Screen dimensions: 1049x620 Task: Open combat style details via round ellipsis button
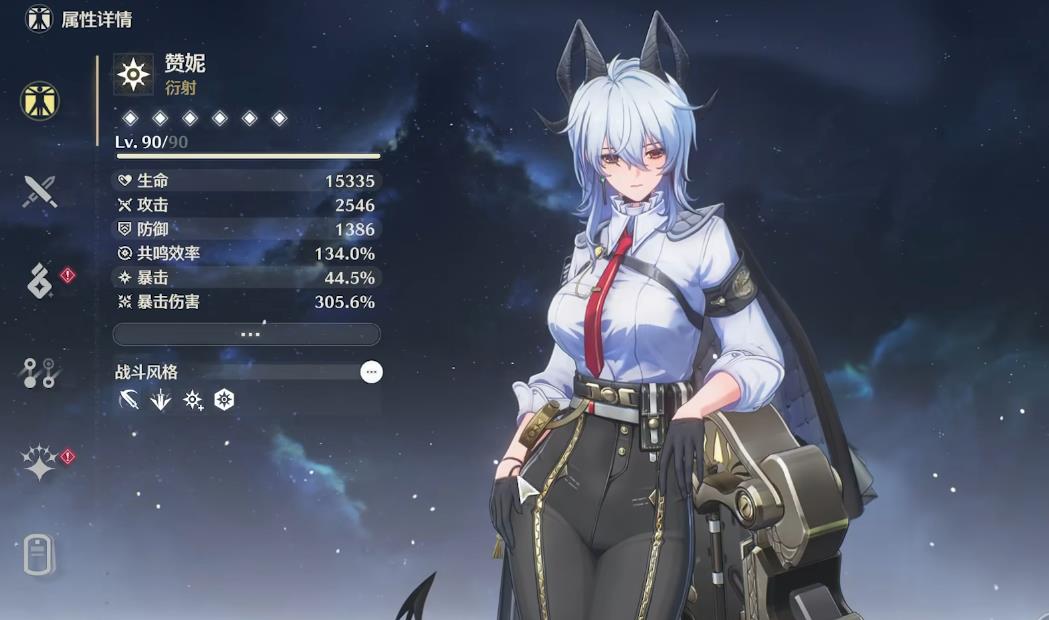[x=371, y=372]
